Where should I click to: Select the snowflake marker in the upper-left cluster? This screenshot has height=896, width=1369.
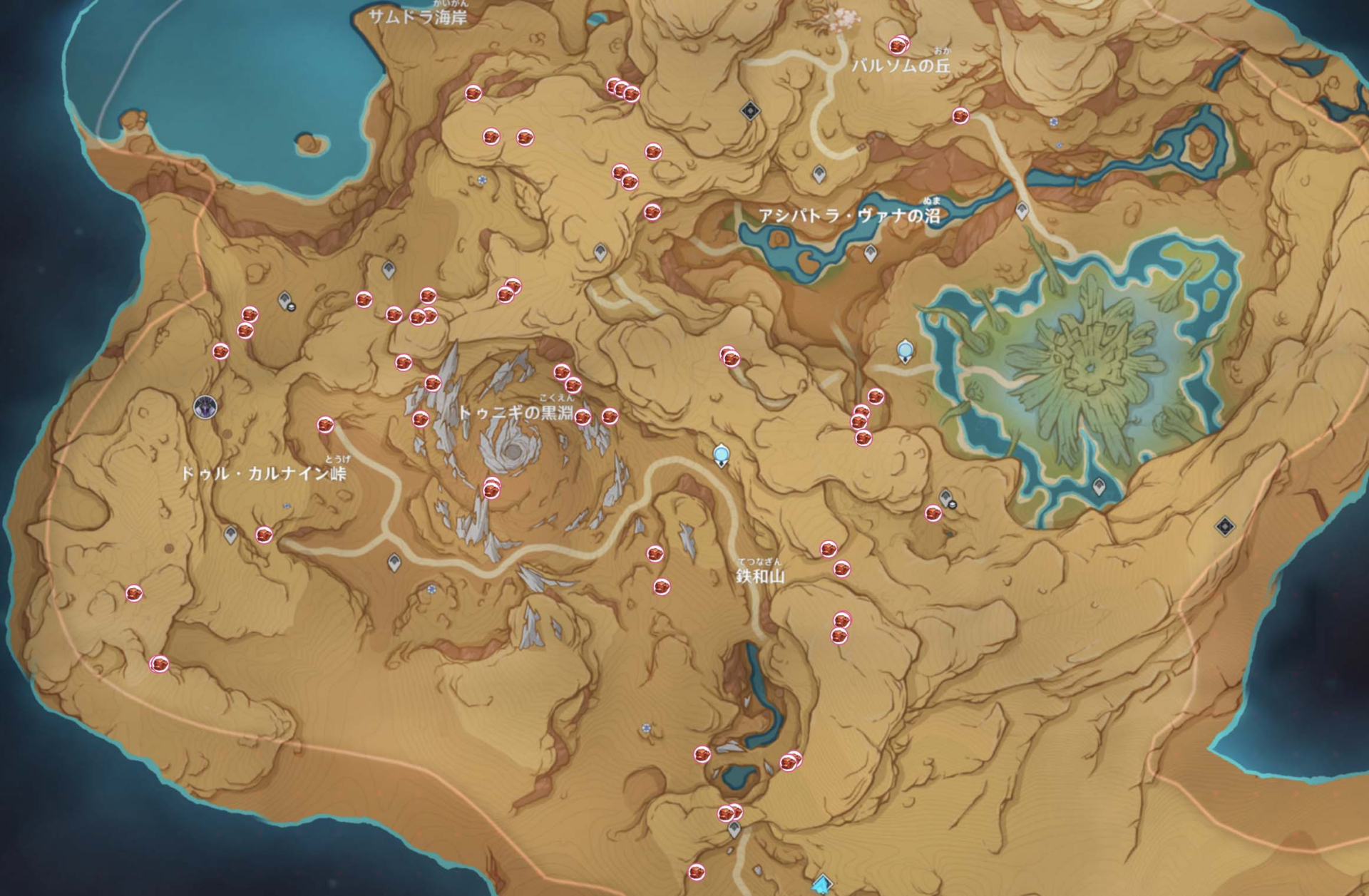tap(482, 181)
